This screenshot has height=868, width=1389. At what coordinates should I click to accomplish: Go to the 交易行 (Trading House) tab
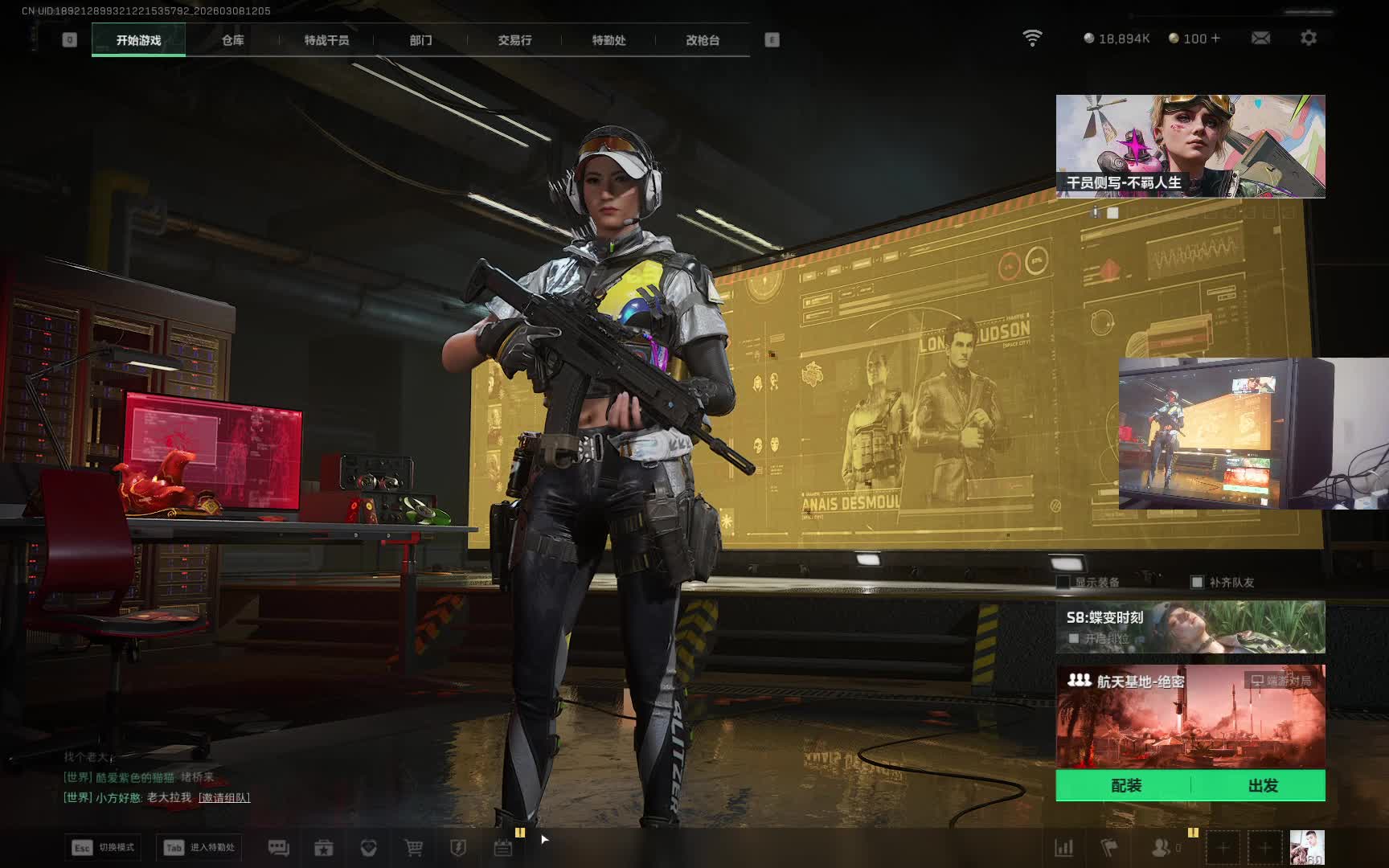514,40
